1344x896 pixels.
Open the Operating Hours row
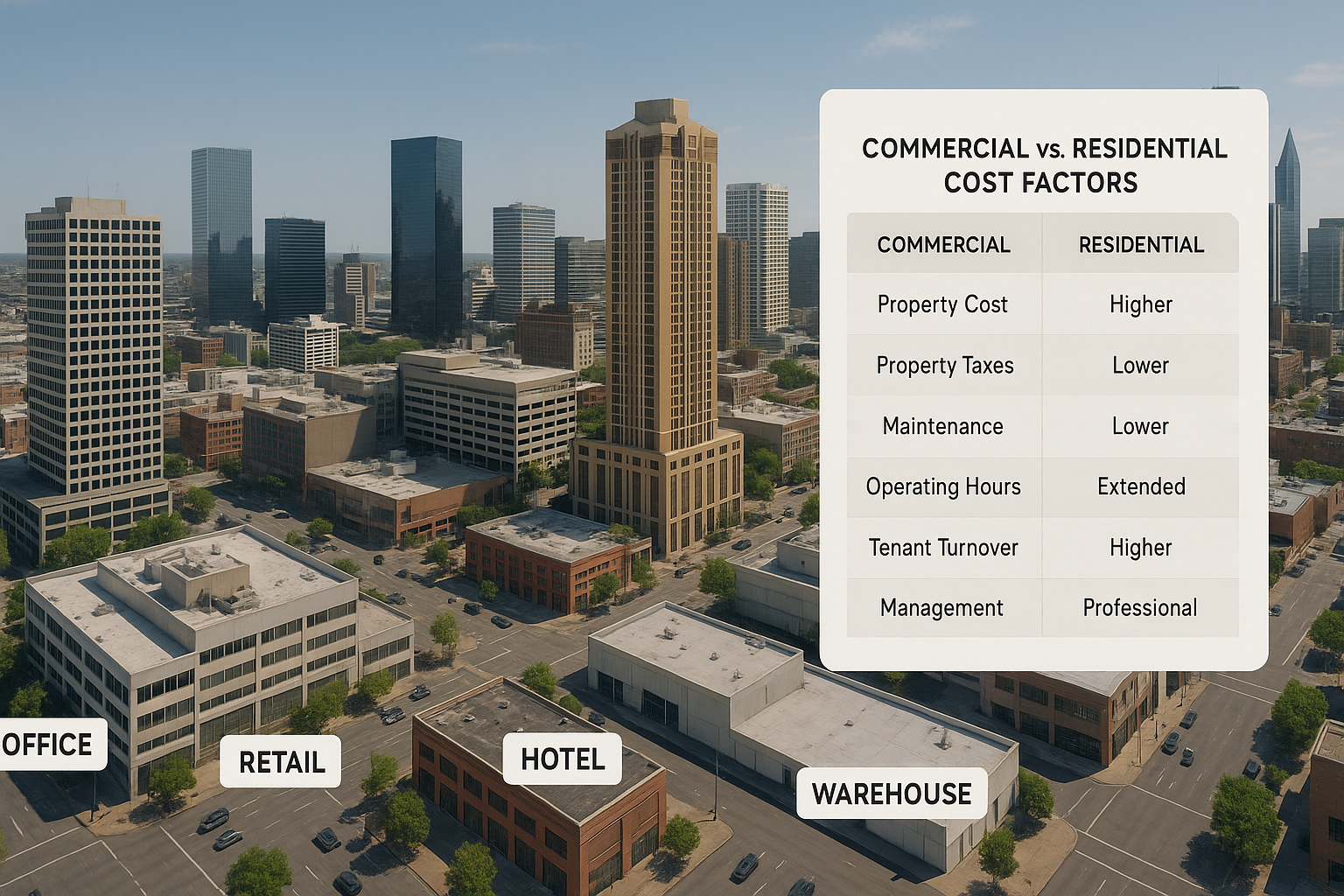(x=943, y=486)
